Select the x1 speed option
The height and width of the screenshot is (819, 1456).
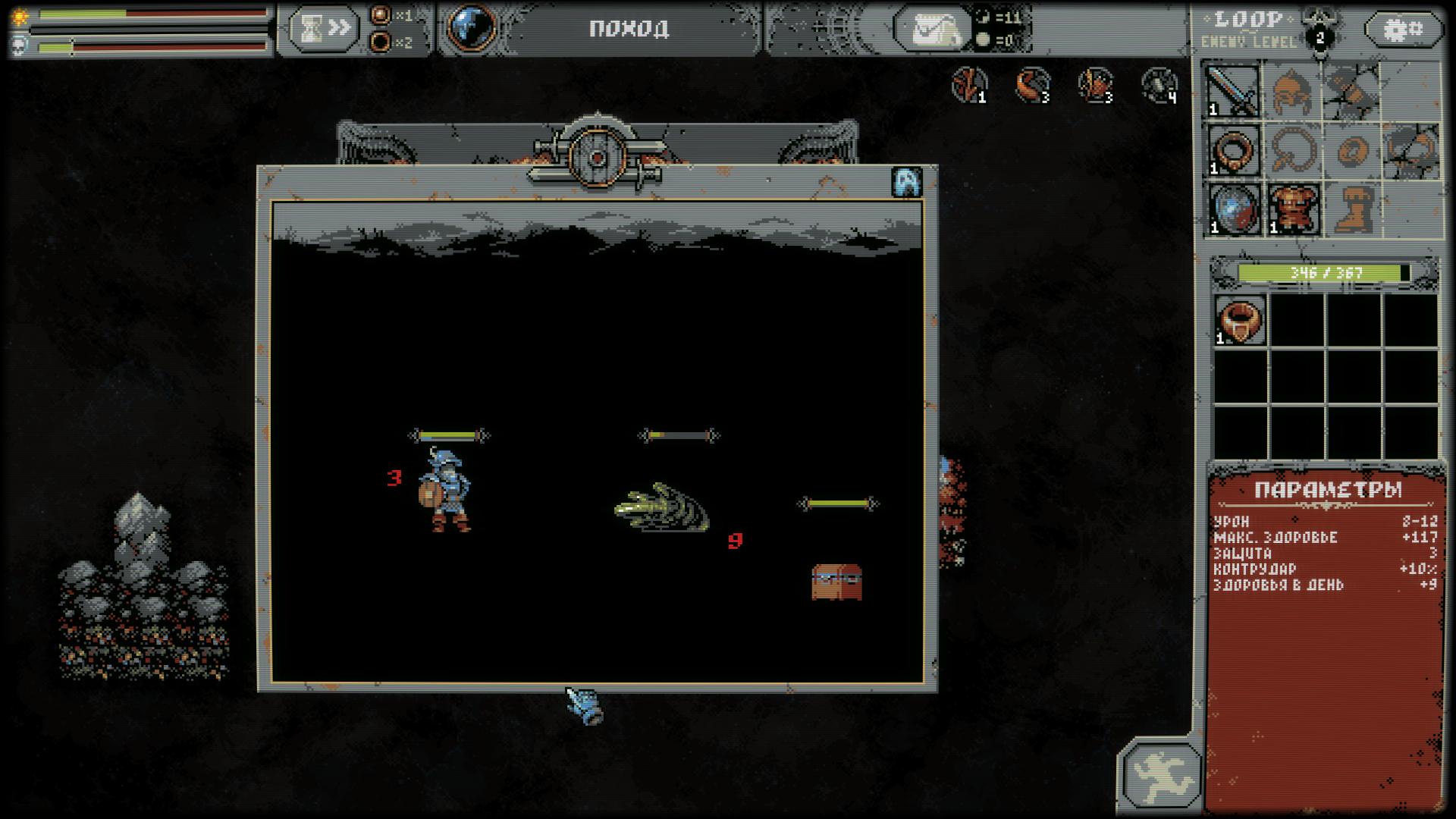tap(381, 15)
